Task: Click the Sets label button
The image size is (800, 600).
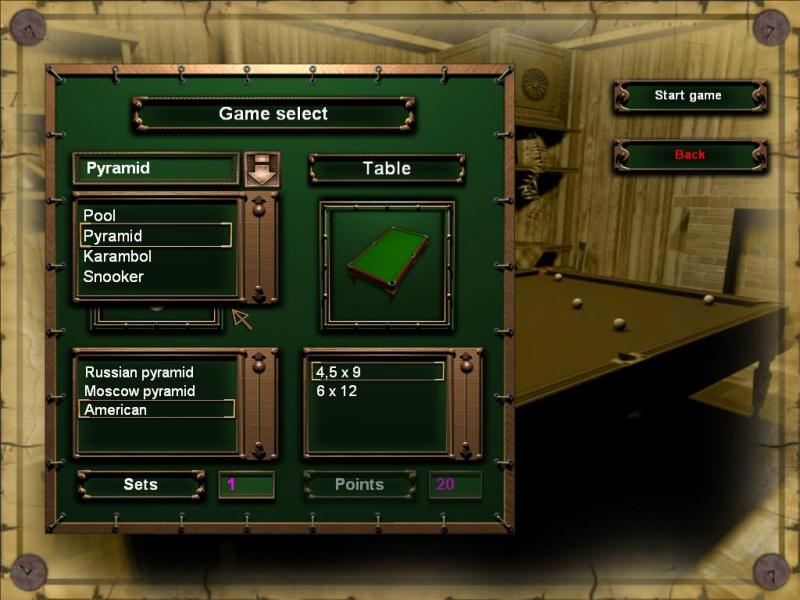Action: [141, 485]
